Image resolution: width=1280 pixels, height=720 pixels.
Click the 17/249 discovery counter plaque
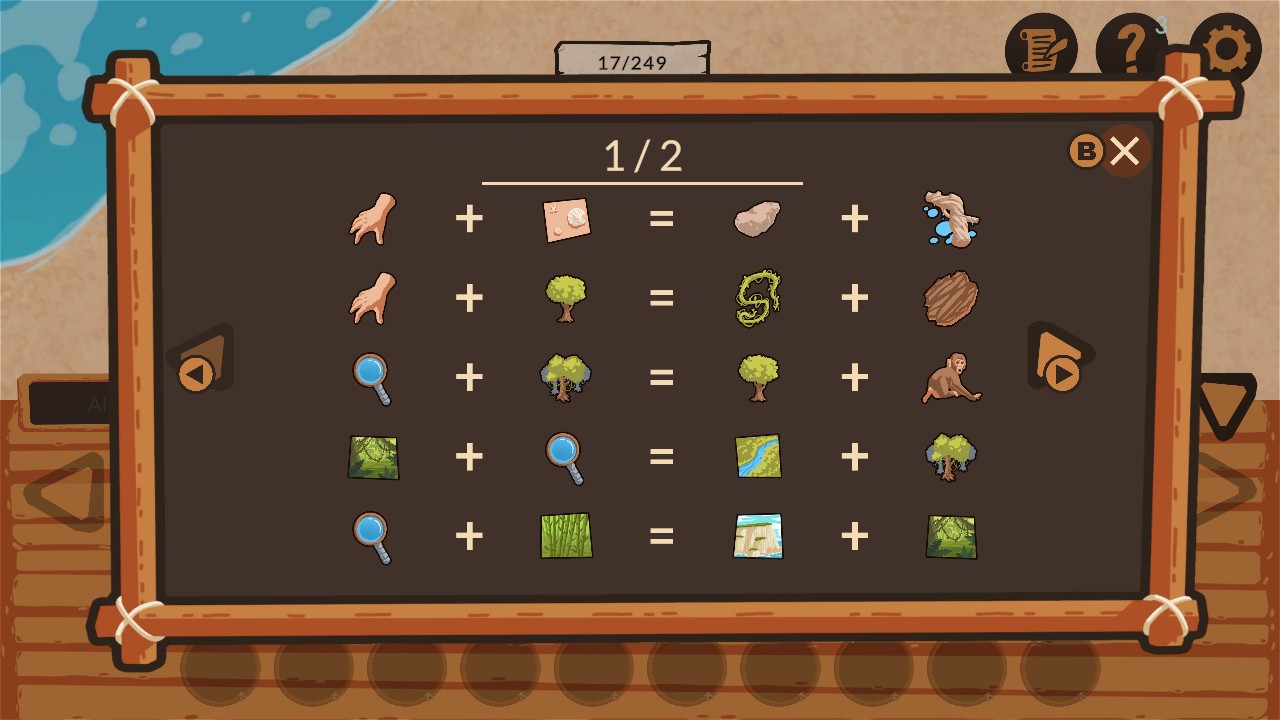click(631, 58)
